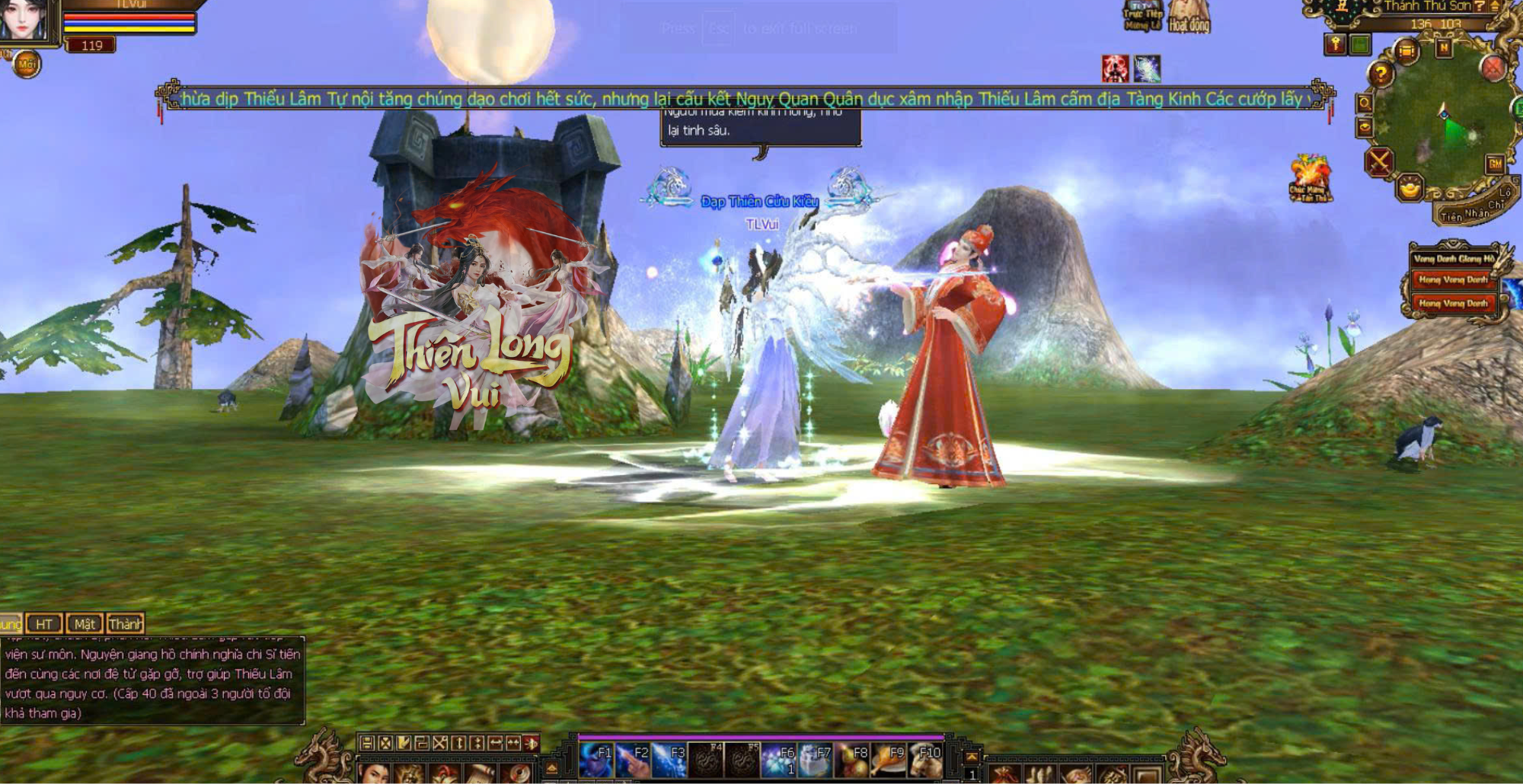Click the GM button beside the minimap
Viewport: 1523px width, 784px height.
tap(1495, 164)
